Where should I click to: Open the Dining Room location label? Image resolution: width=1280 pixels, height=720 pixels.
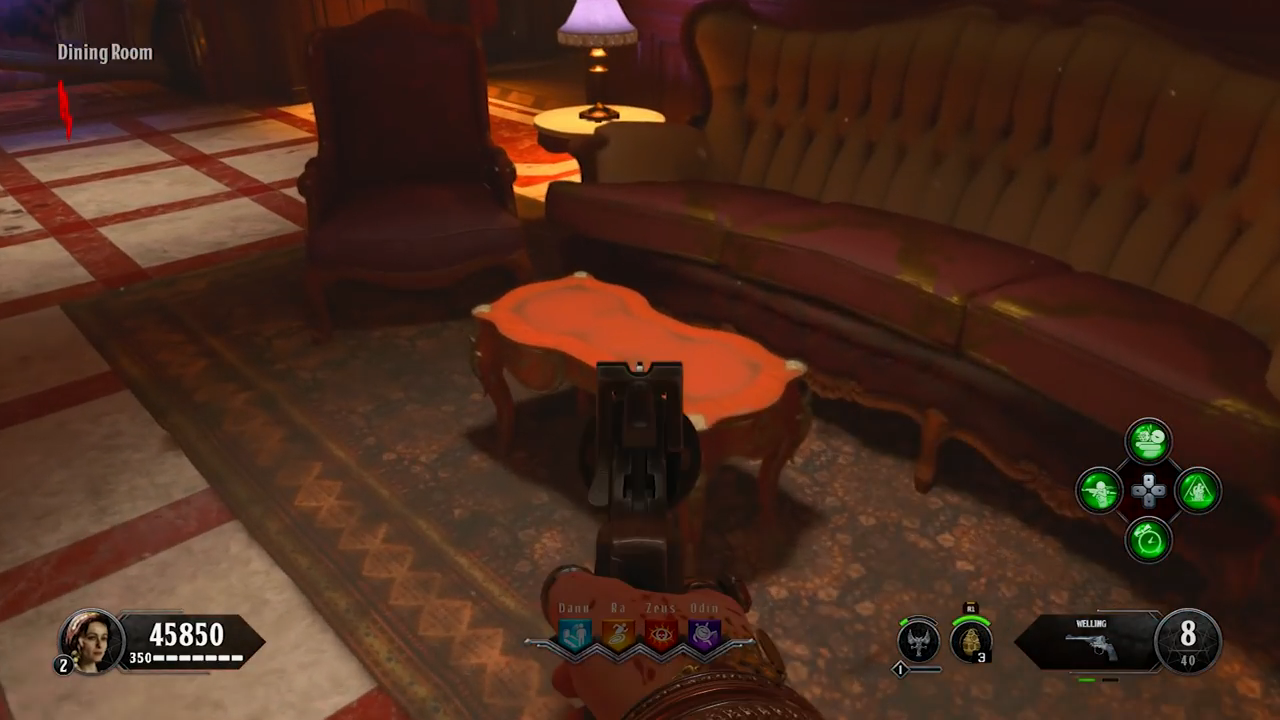[105, 53]
